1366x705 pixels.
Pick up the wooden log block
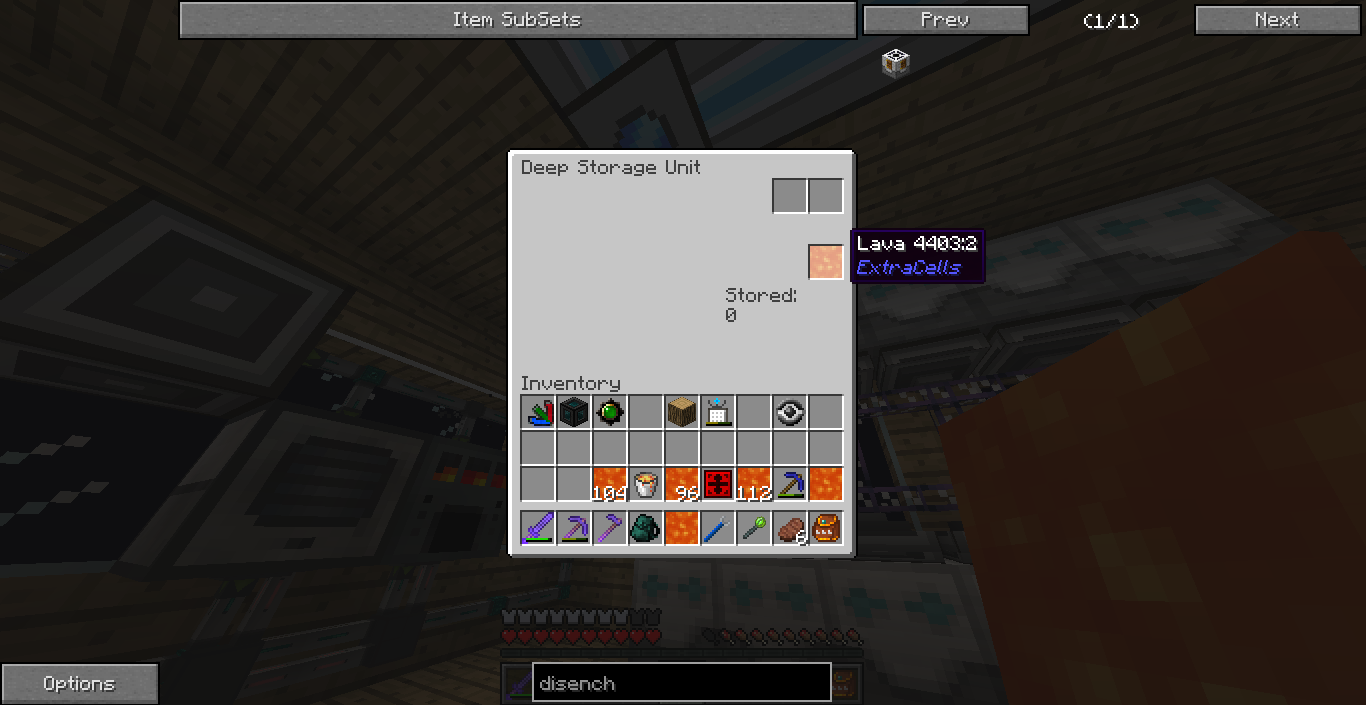[681, 412]
